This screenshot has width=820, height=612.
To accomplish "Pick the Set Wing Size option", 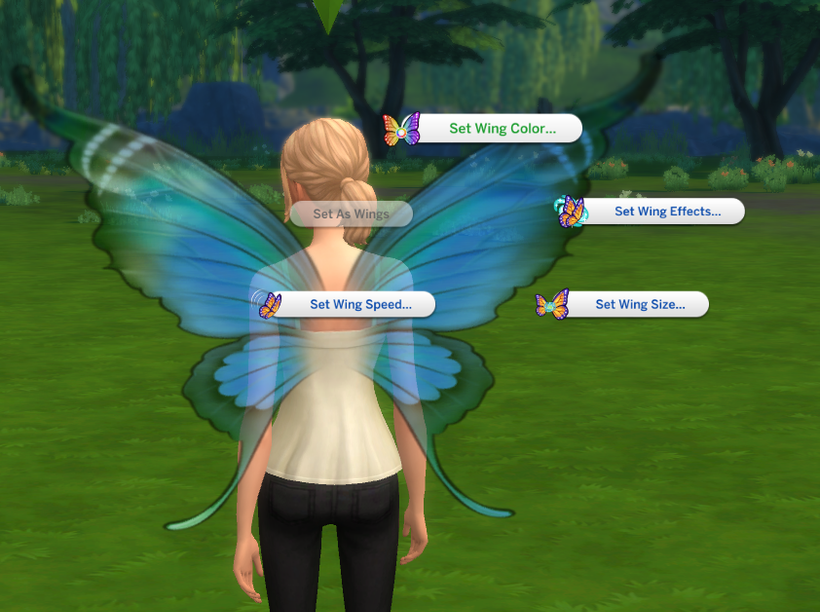I will (x=640, y=305).
